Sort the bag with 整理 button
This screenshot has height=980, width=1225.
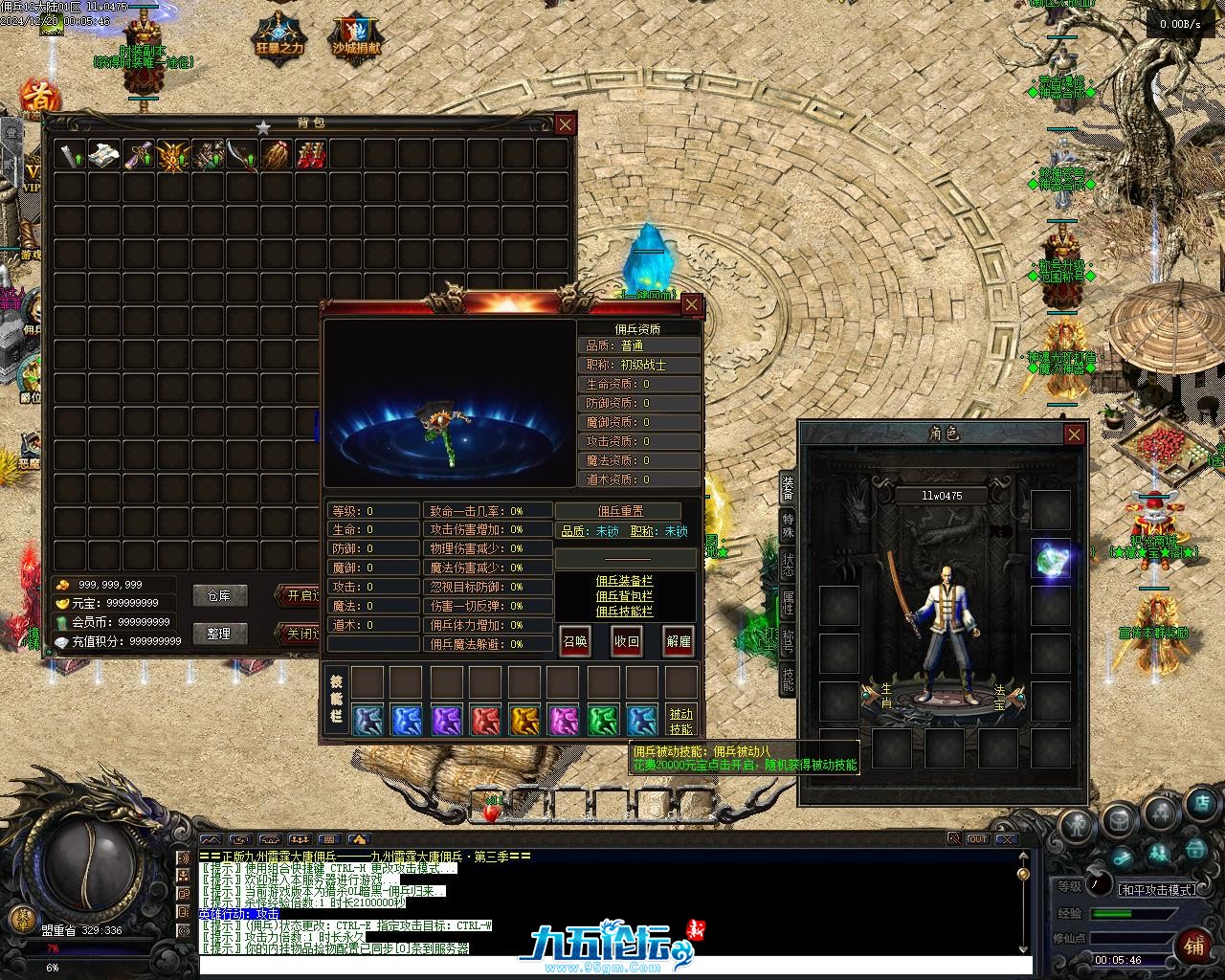[x=219, y=634]
